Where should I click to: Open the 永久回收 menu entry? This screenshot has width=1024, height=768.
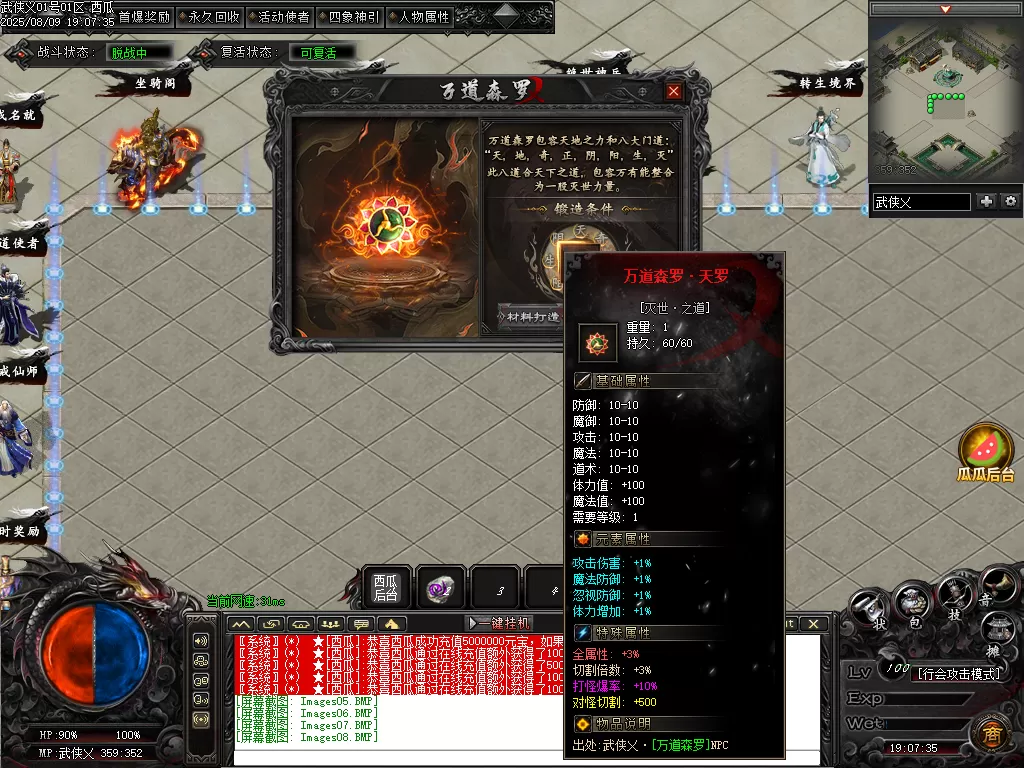(x=214, y=17)
